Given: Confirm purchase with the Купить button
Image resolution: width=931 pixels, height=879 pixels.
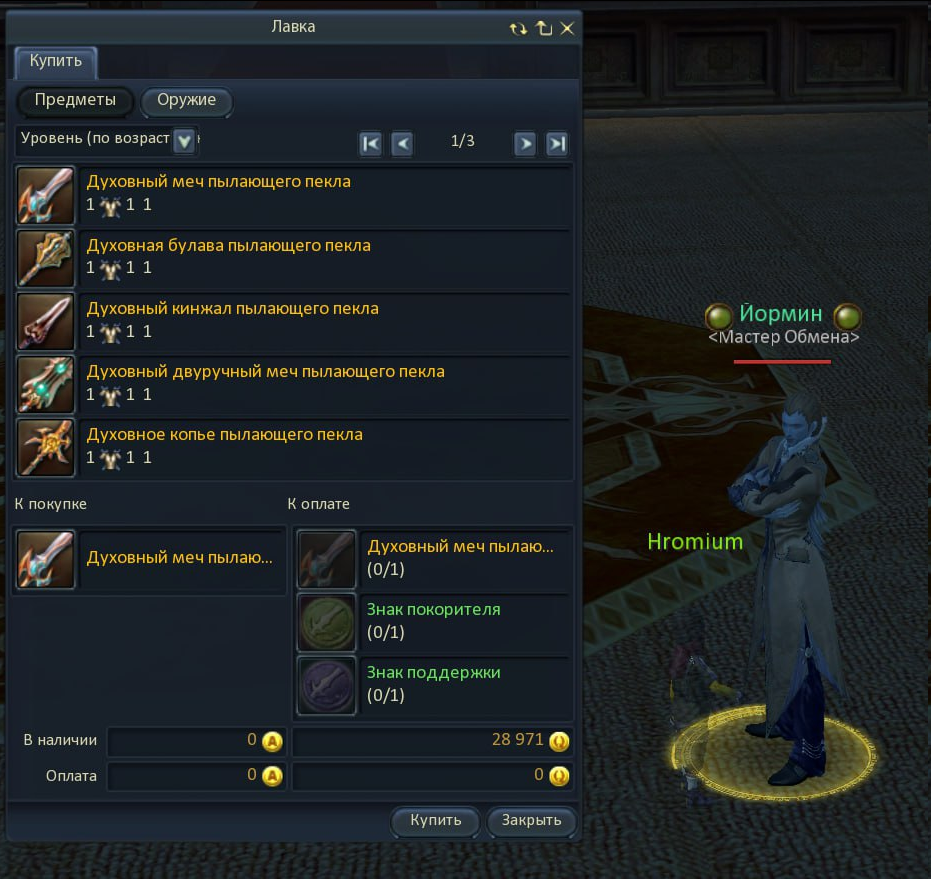Looking at the screenshot, I should pos(436,821).
